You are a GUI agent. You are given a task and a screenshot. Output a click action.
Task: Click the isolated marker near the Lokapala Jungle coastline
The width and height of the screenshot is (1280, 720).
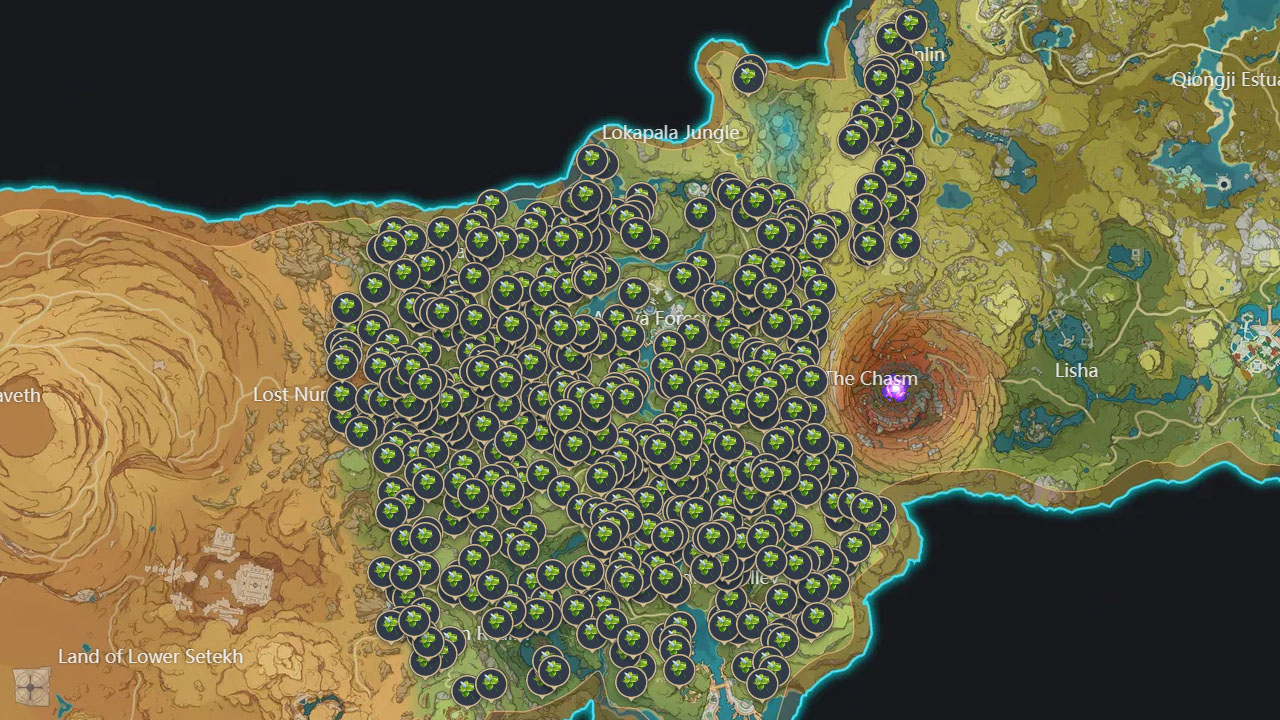pos(748,77)
